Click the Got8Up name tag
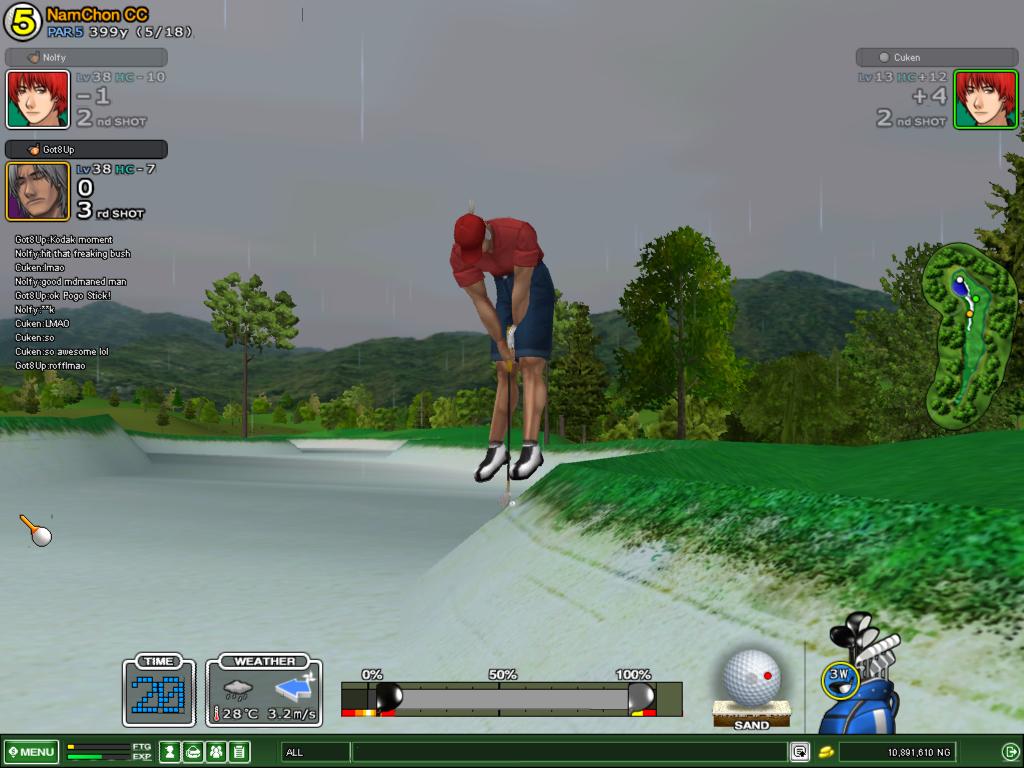1024x768 pixels. click(x=86, y=149)
